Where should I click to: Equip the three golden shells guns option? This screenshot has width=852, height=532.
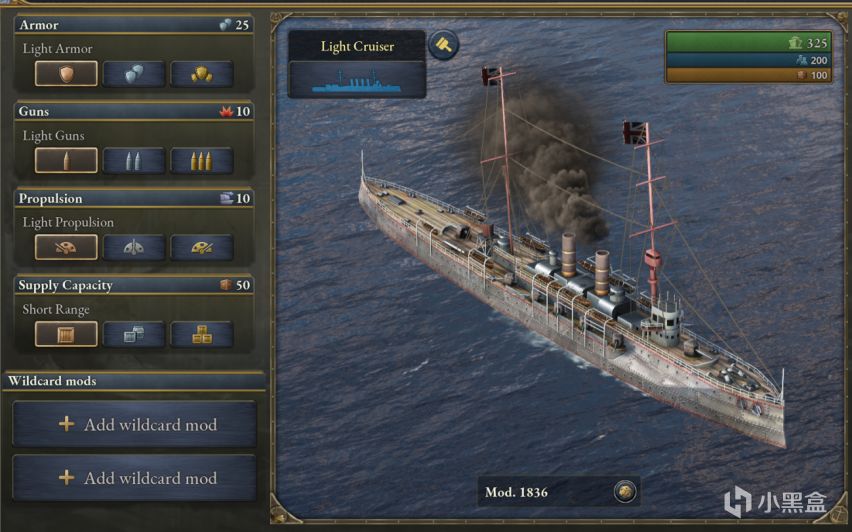(x=201, y=161)
